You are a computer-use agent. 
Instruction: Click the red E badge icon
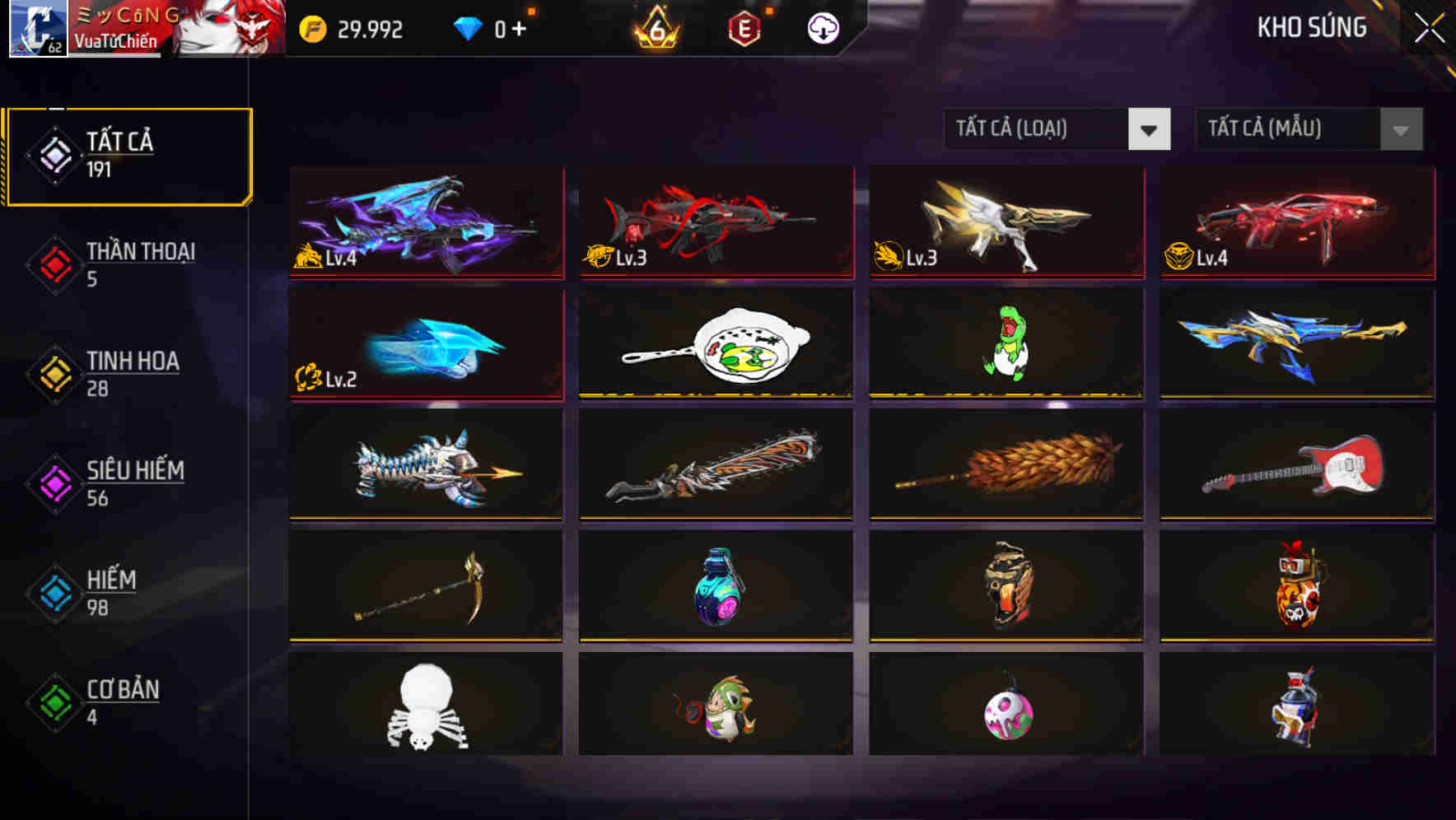(744, 27)
